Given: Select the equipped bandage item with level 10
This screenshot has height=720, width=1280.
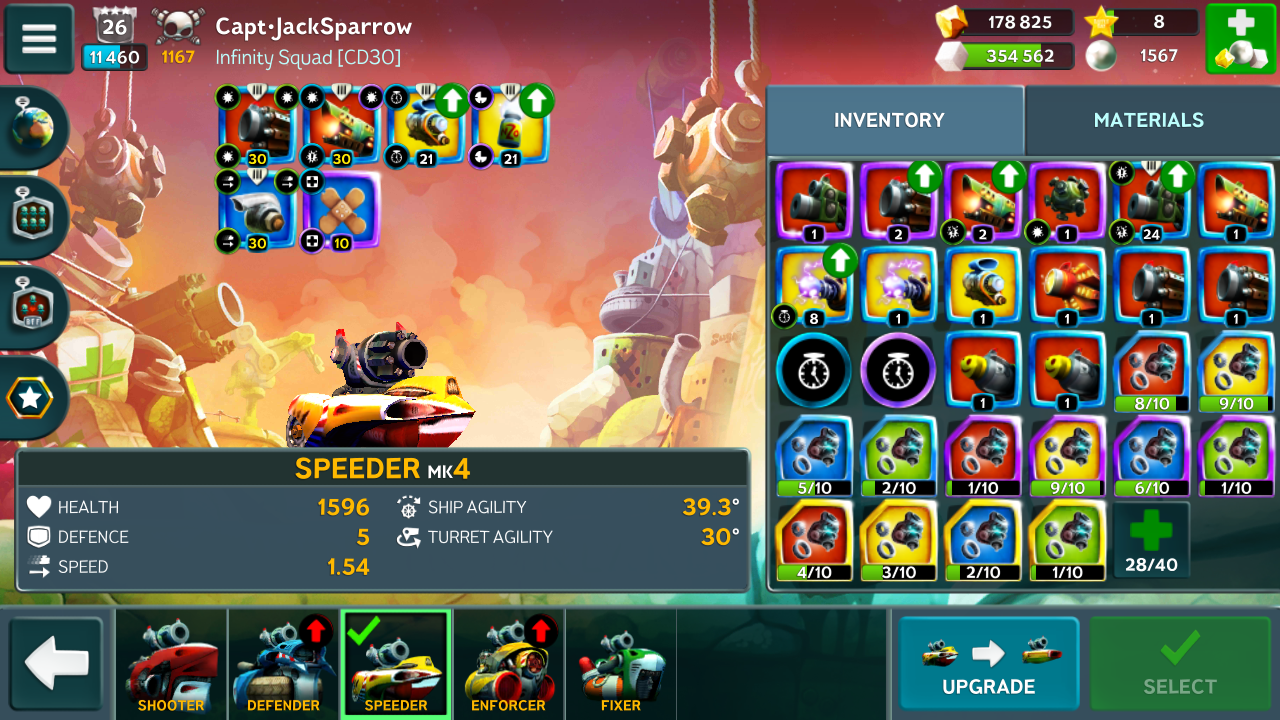Looking at the screenshot, I should (x=341, y=210).
